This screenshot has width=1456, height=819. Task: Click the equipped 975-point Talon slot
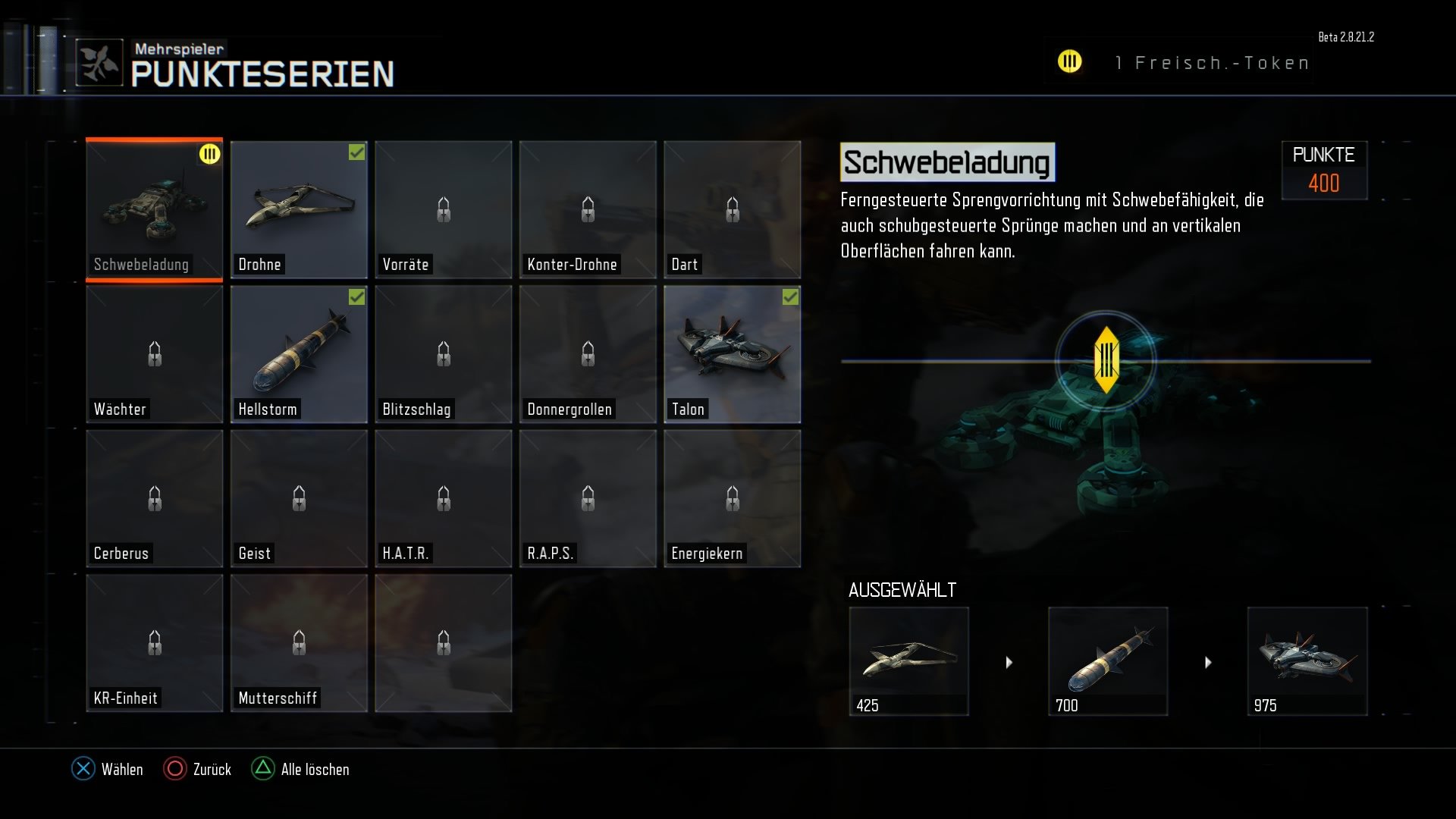click(x=1307, y=661)
